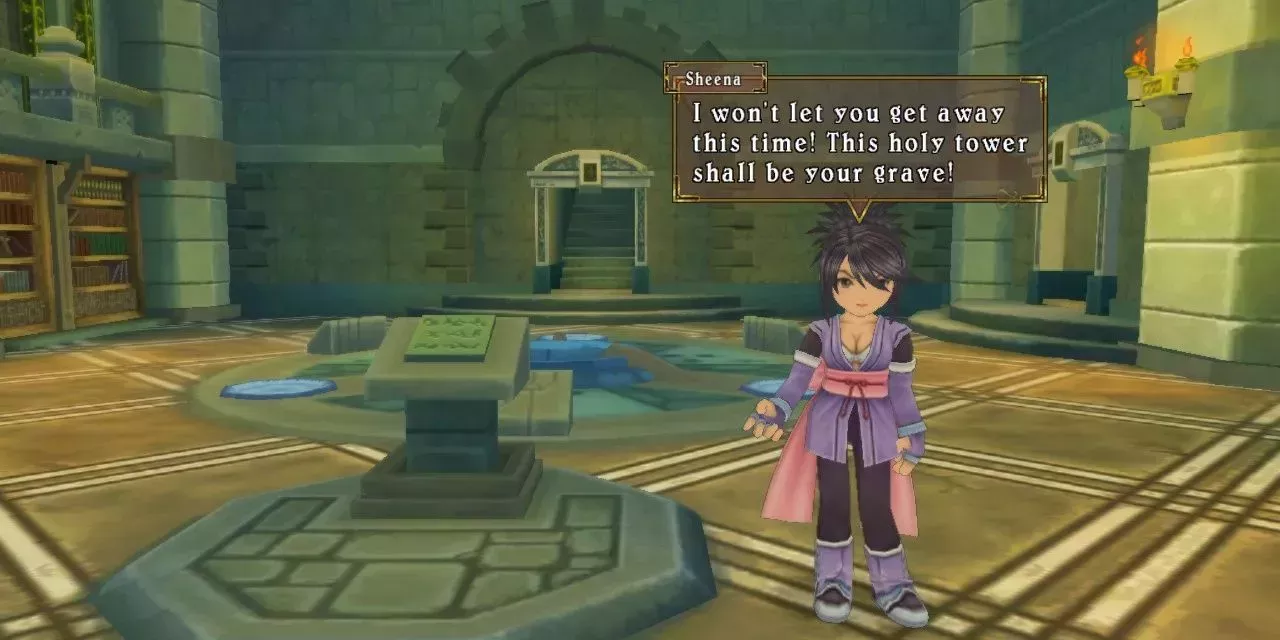This screenshot has height=640, width=1280.
Task: Advance Sheena's dialogue box
Action: coord(860,141)
